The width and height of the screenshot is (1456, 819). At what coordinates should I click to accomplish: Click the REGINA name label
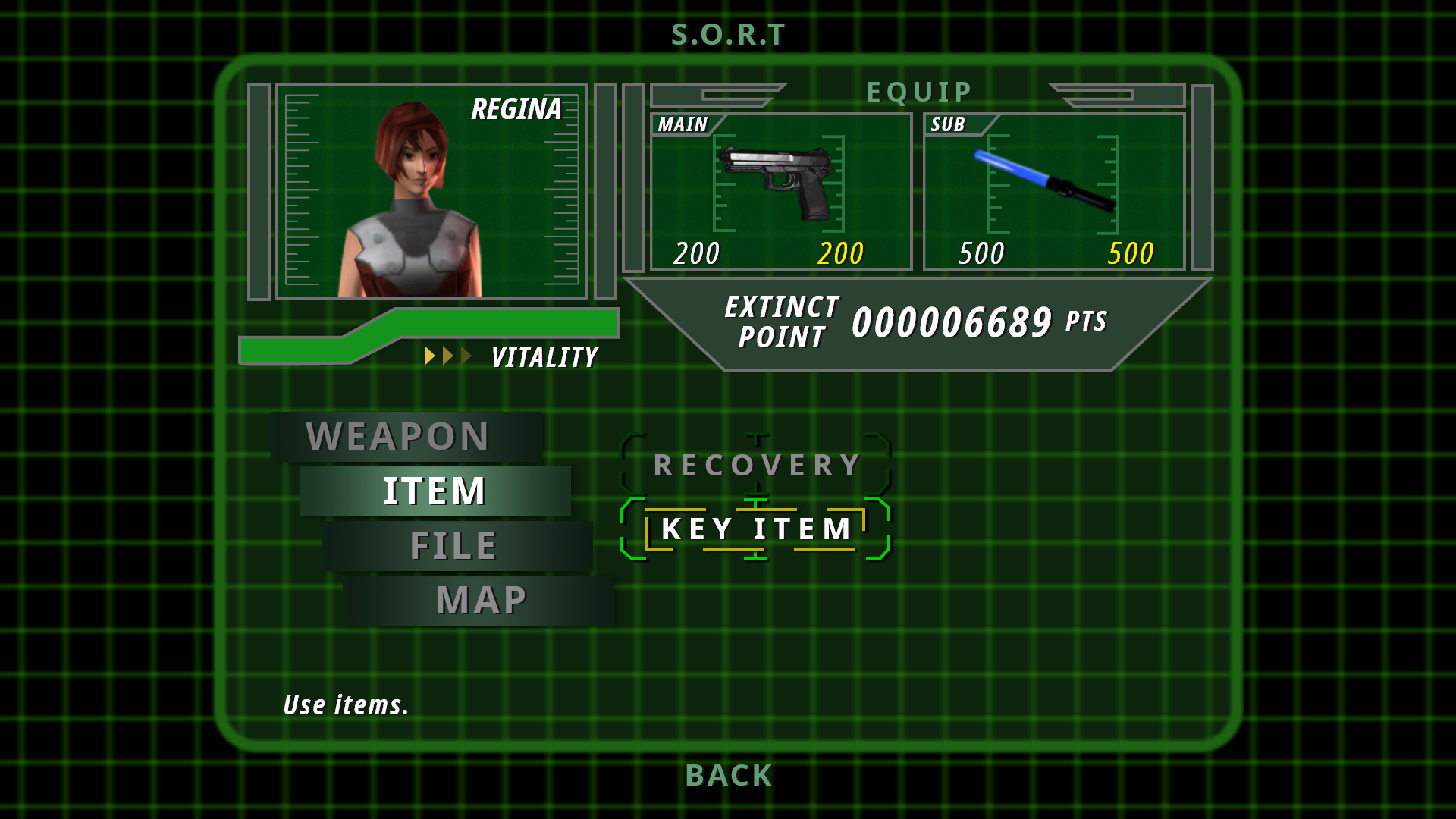point(516,110)
